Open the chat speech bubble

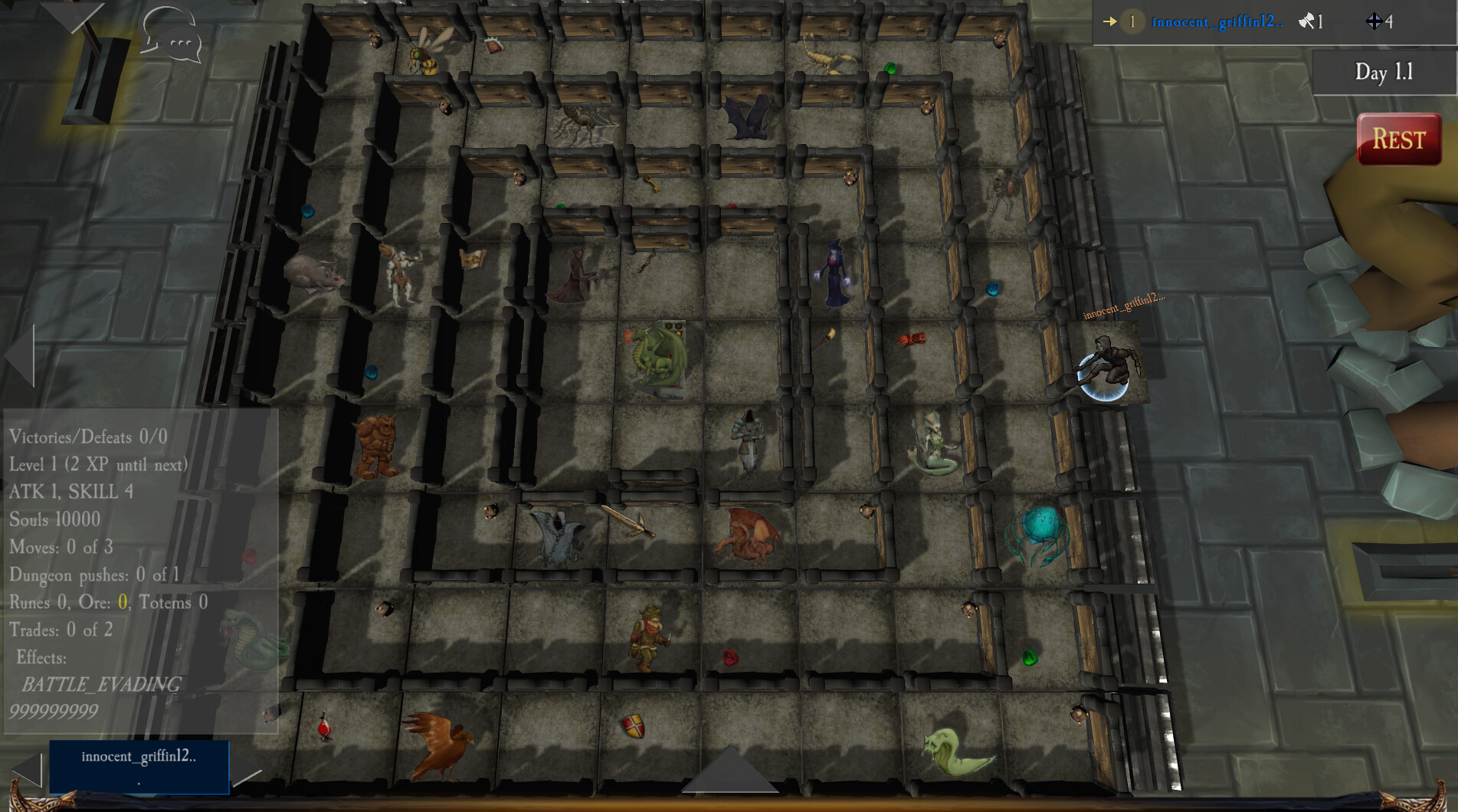(x=169, y=36)
